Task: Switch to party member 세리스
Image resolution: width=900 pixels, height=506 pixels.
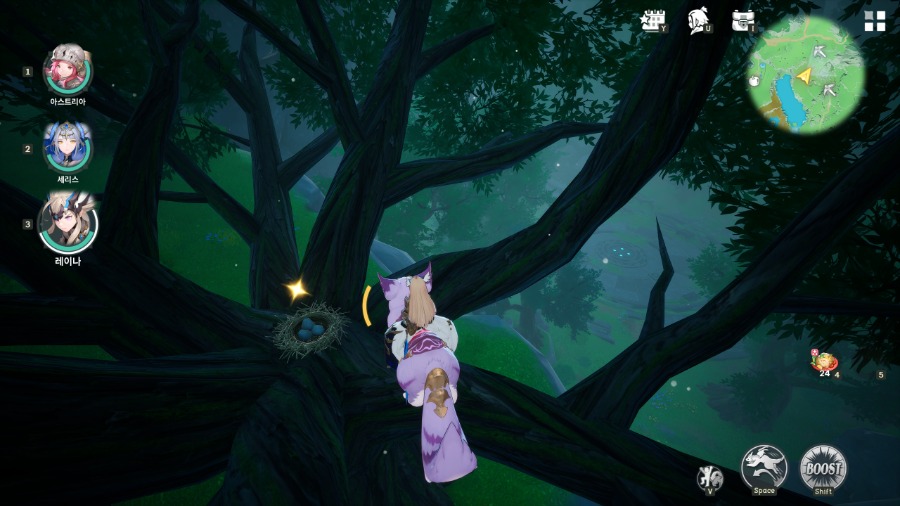Action: click(68, 147)
